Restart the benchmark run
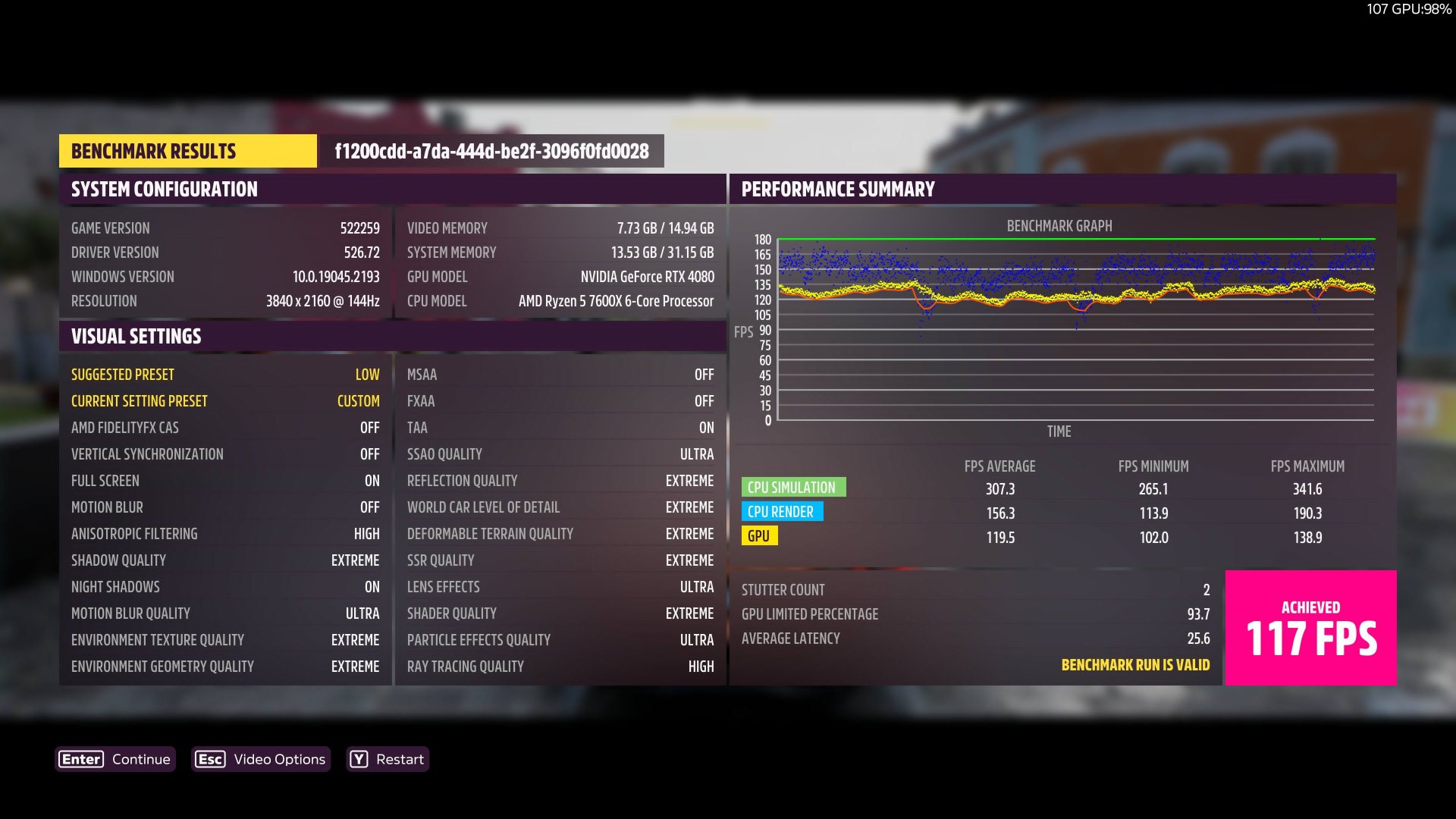Image resolution: width=1456 pixels, height=819 pixels. coord(388,759)
